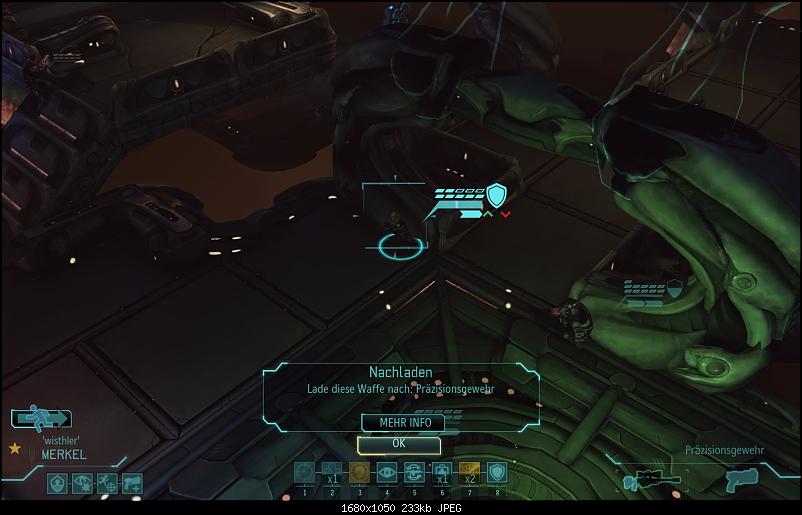This screenshot has height=515, width=802.
Task: Use the medikit ability in slot 6
Action: point(441,473)
